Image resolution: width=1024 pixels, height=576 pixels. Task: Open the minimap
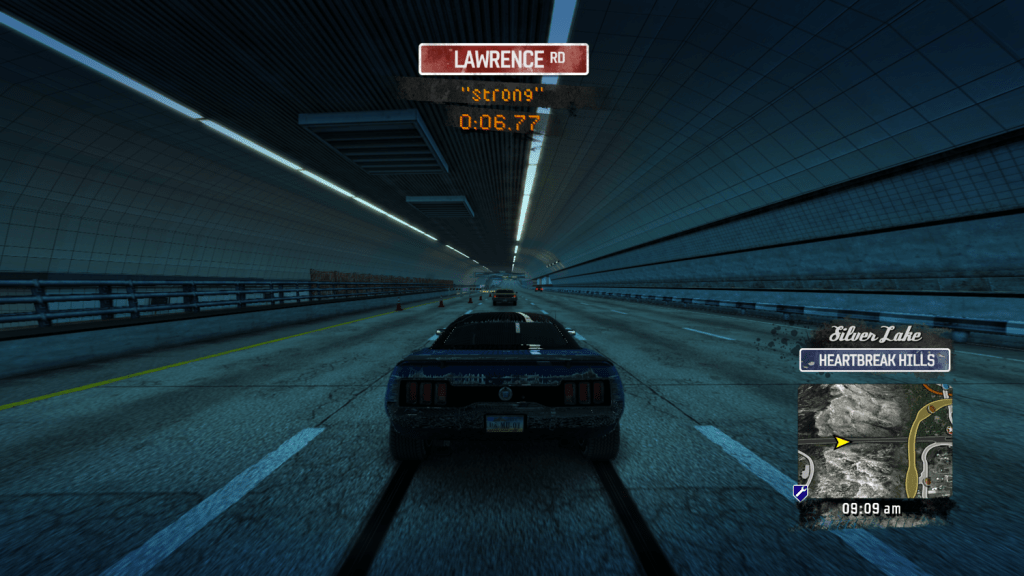click(874, 441)
